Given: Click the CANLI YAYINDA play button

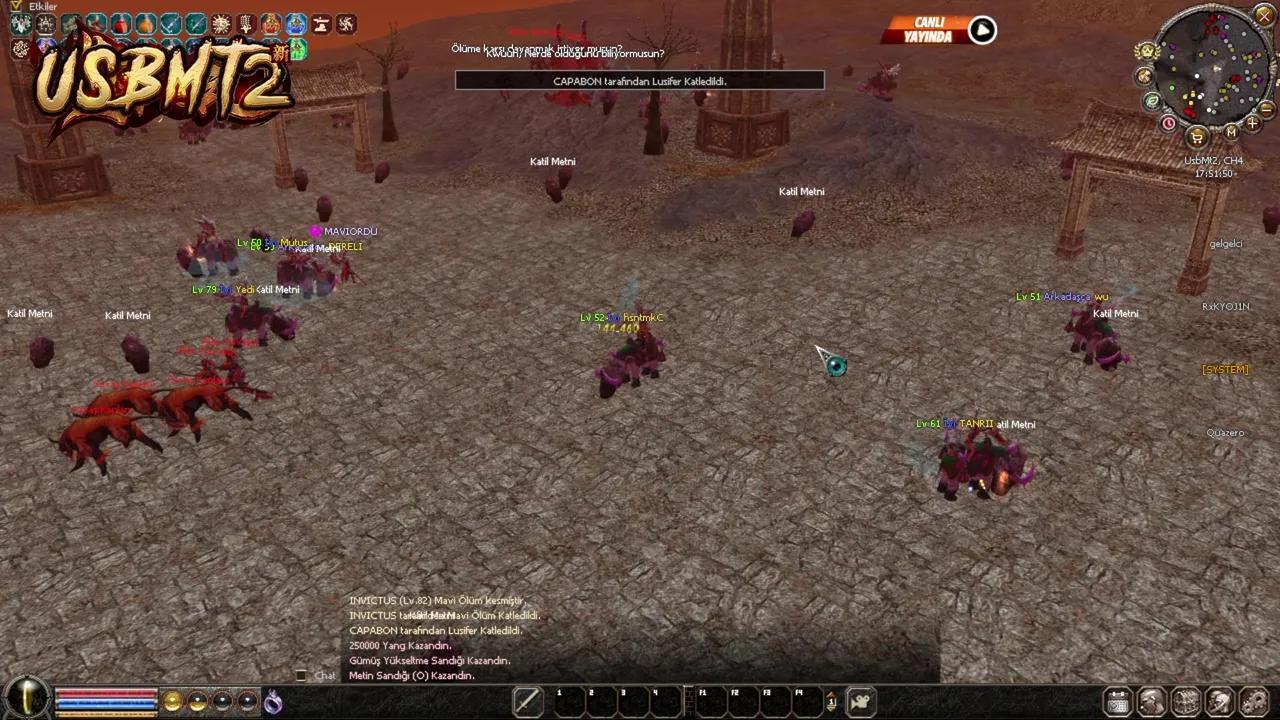Looking at the screenshot, I should 982,30.
